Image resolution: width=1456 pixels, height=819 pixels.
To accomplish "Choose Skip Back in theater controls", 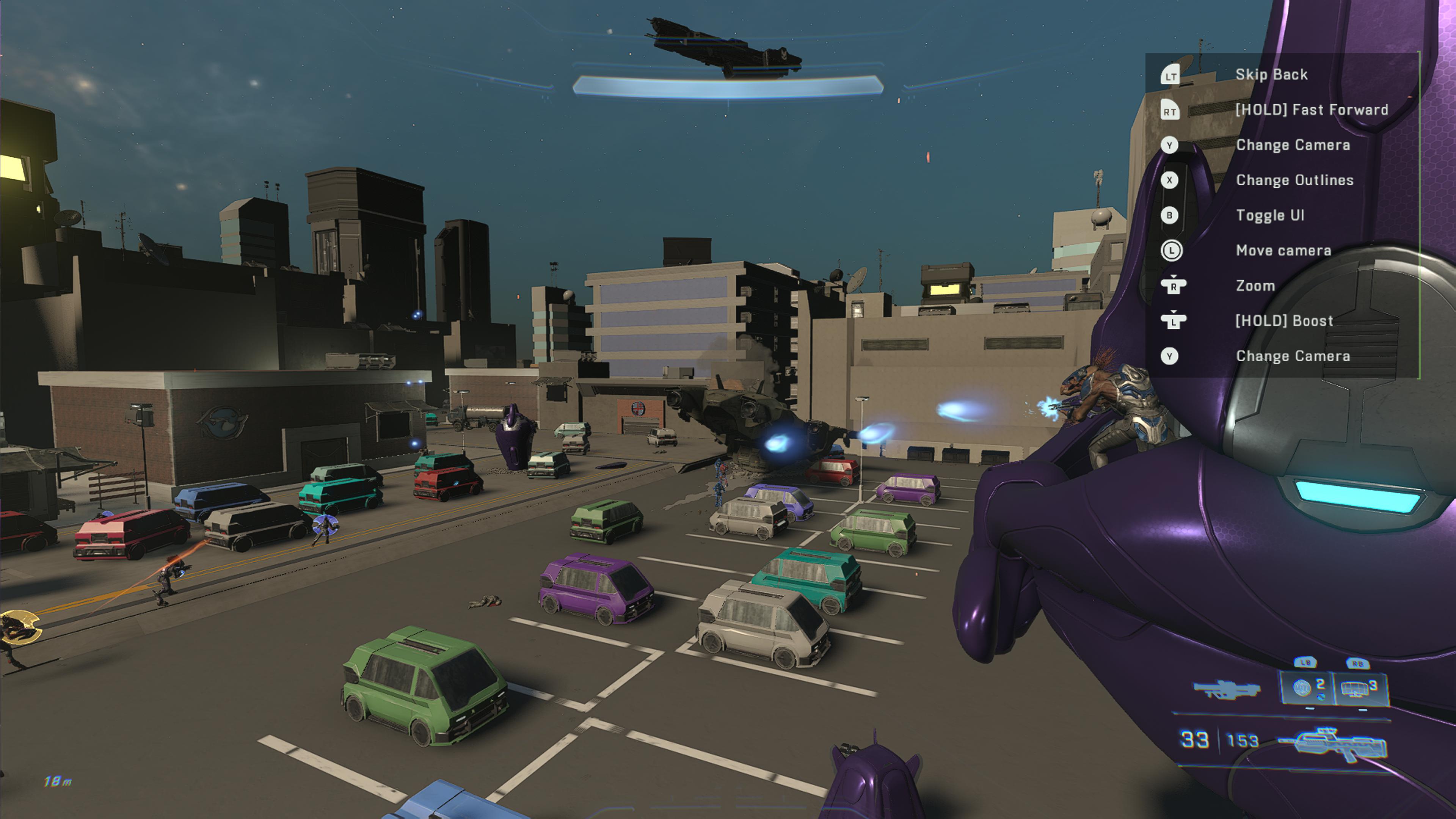I will click(1271, 75).
